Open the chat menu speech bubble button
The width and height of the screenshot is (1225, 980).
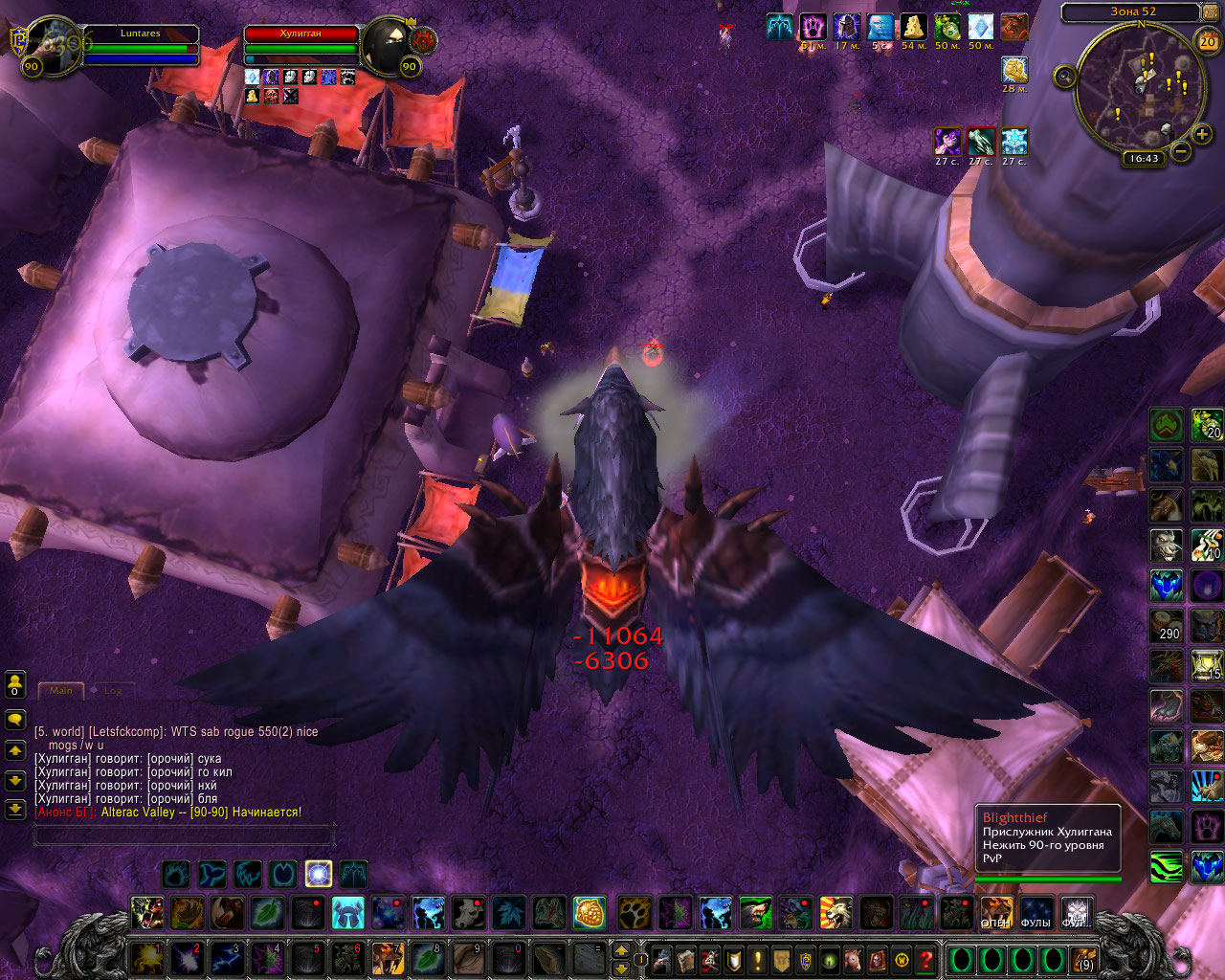(15, 718)
